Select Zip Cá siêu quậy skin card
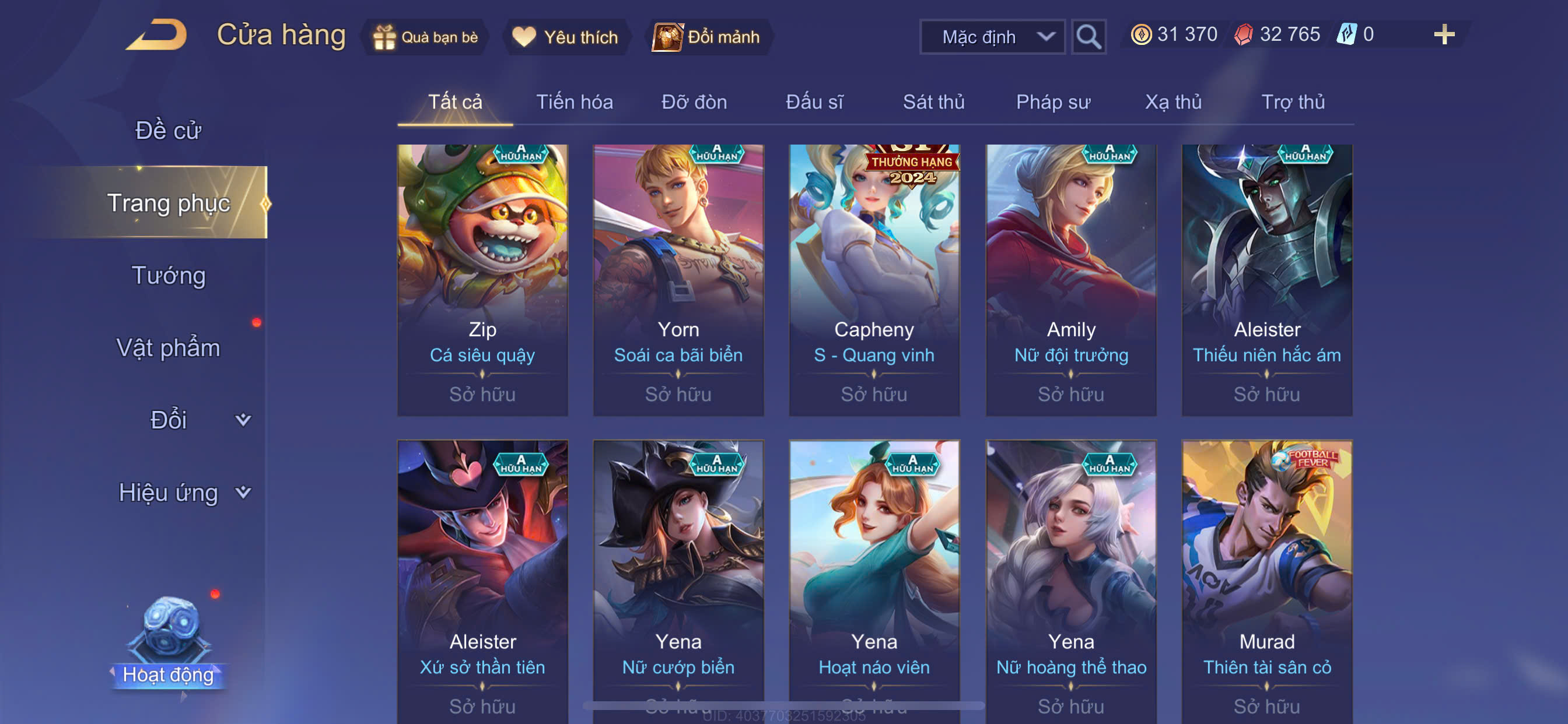The height and width of the screenshot is (724, 1568). point(482,280)
